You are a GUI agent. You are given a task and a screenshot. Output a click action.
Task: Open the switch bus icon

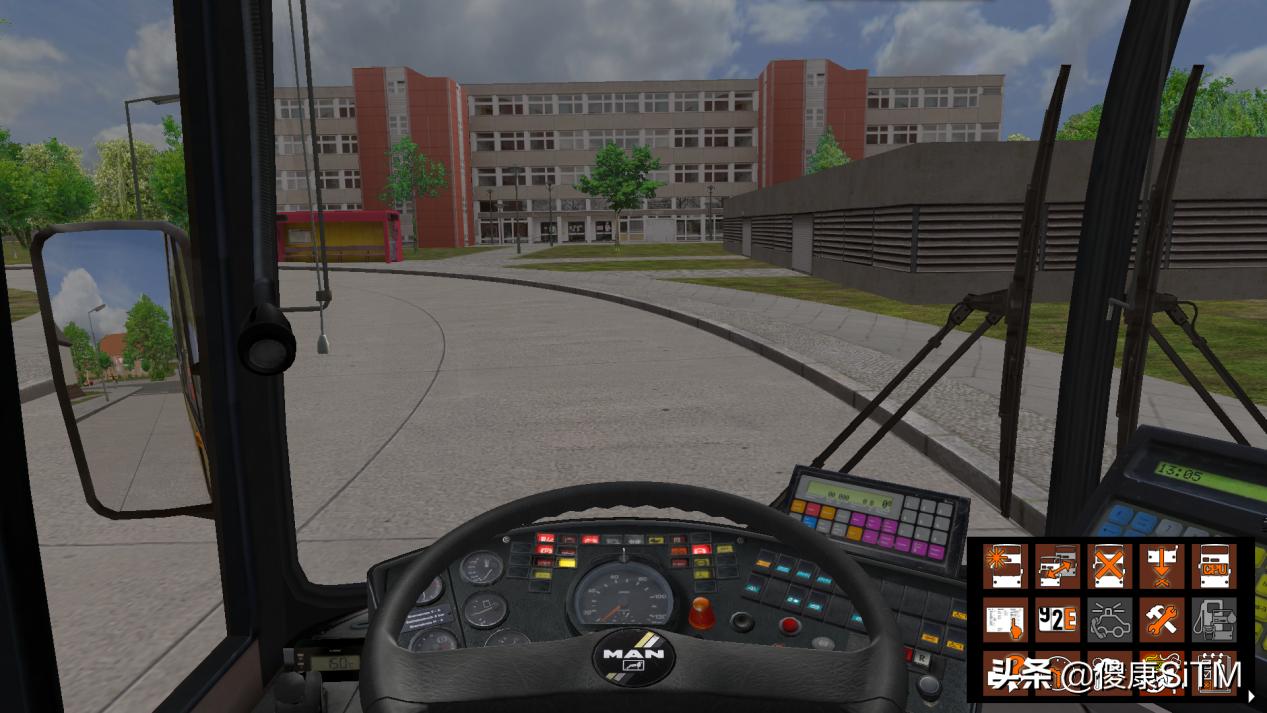(1057, 566)
